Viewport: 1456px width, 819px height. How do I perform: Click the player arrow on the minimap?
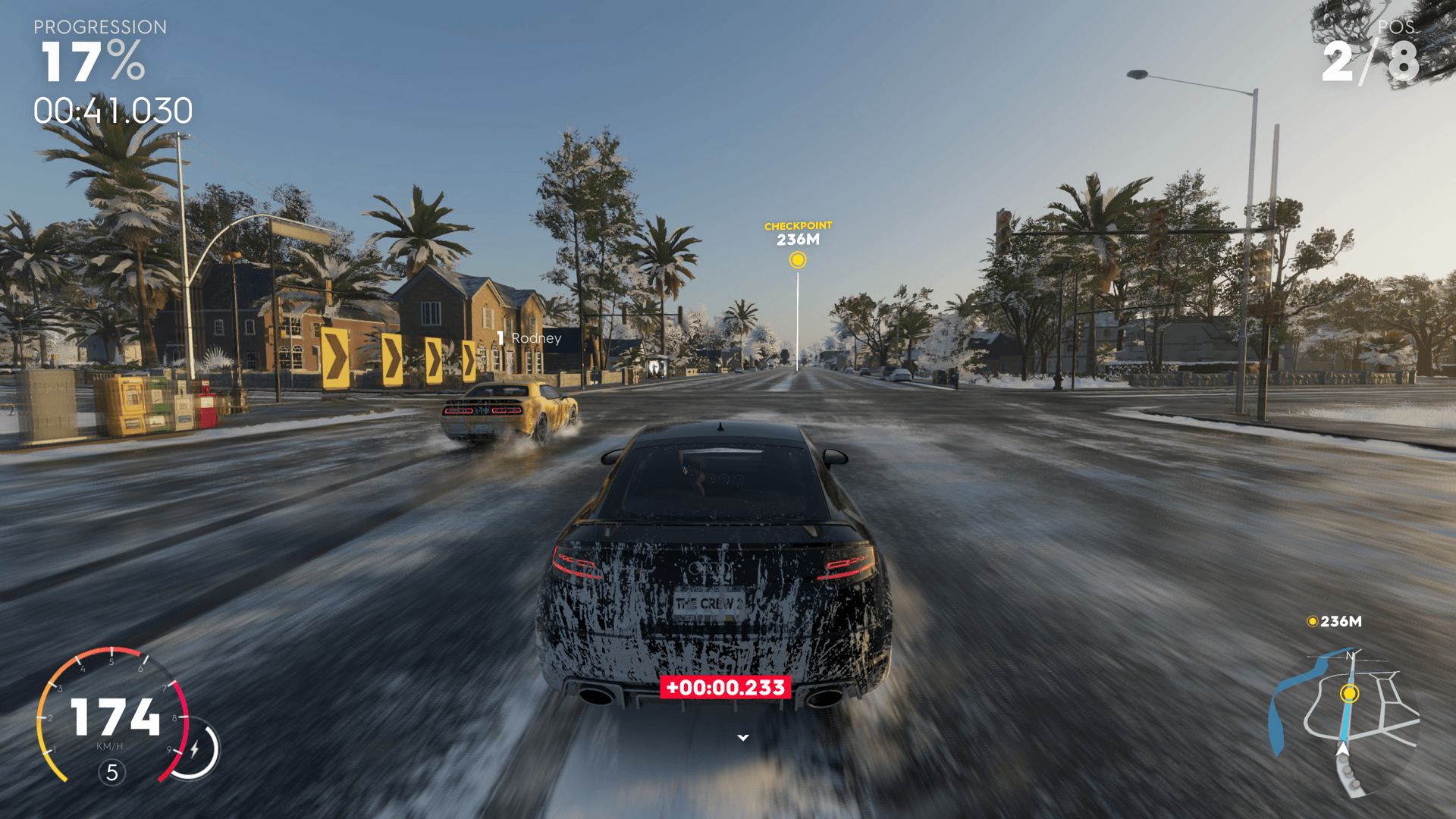(x=1343, y=750)
